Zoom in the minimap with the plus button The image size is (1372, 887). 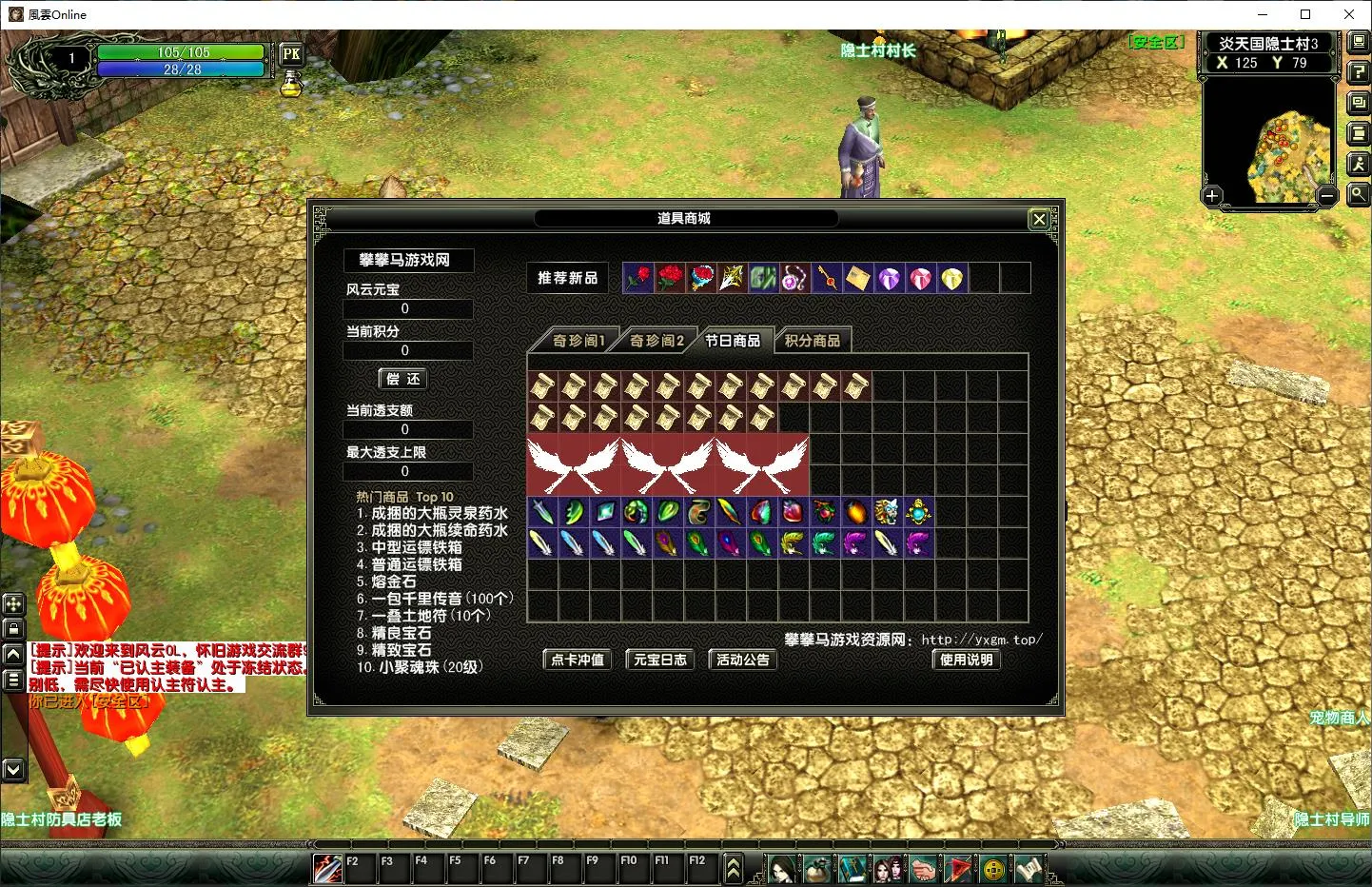click(1212, 196)
